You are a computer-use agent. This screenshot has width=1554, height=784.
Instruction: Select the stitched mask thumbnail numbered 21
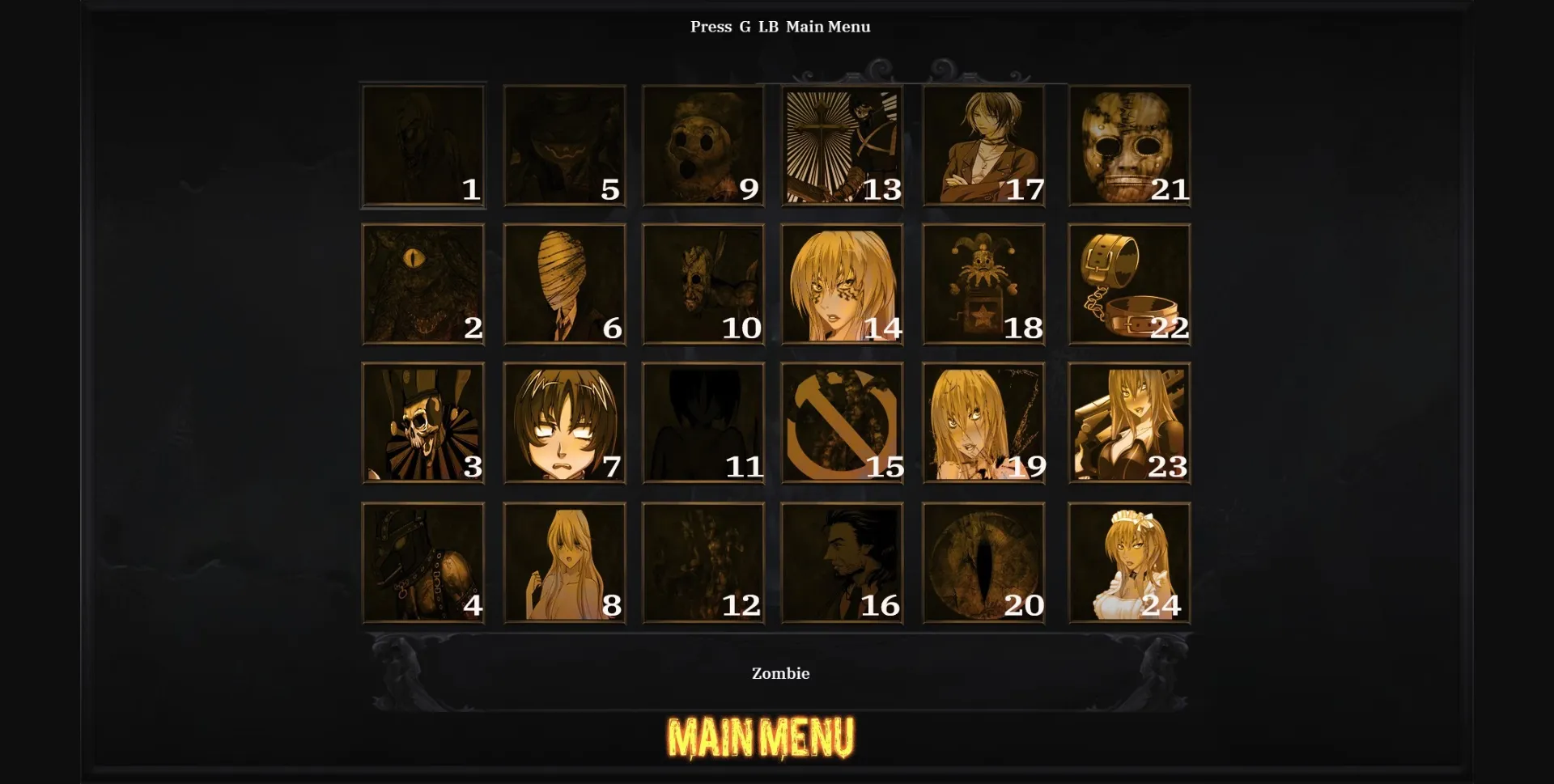click(1128, 146)
